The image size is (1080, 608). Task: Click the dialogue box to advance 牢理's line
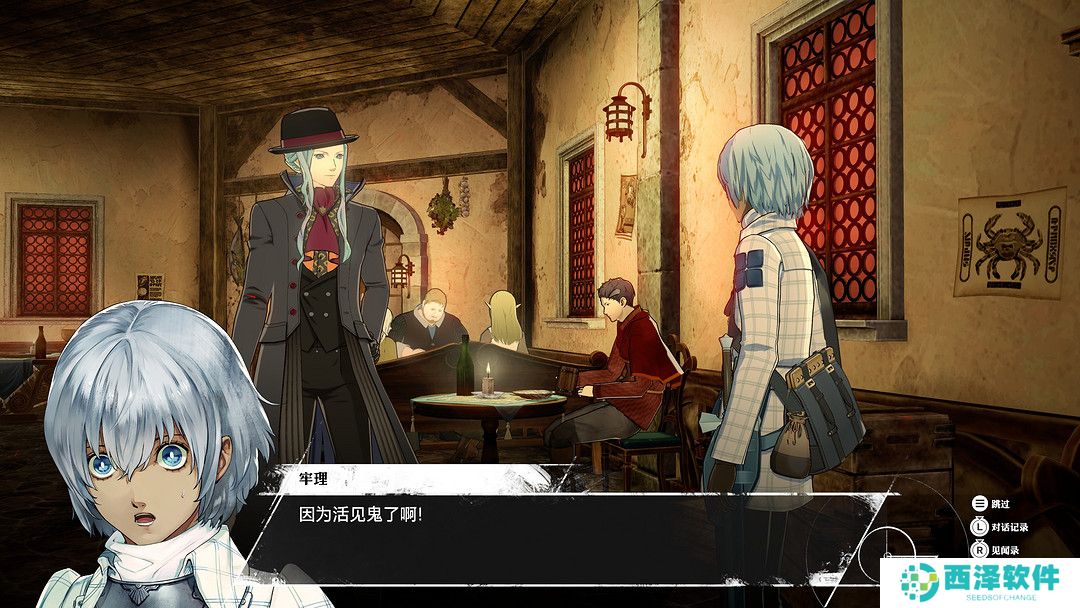coord(560,530)
